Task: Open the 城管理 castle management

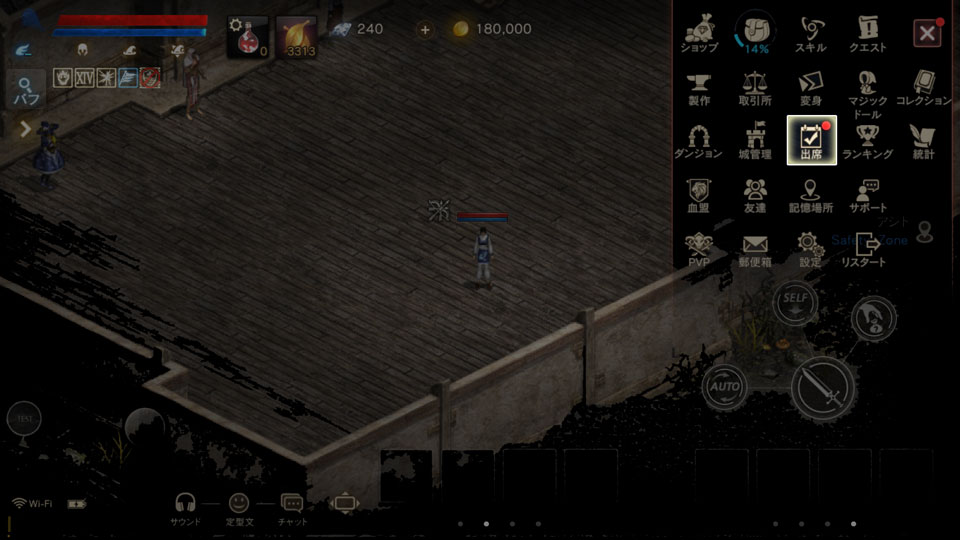Action: pos(754,141)
